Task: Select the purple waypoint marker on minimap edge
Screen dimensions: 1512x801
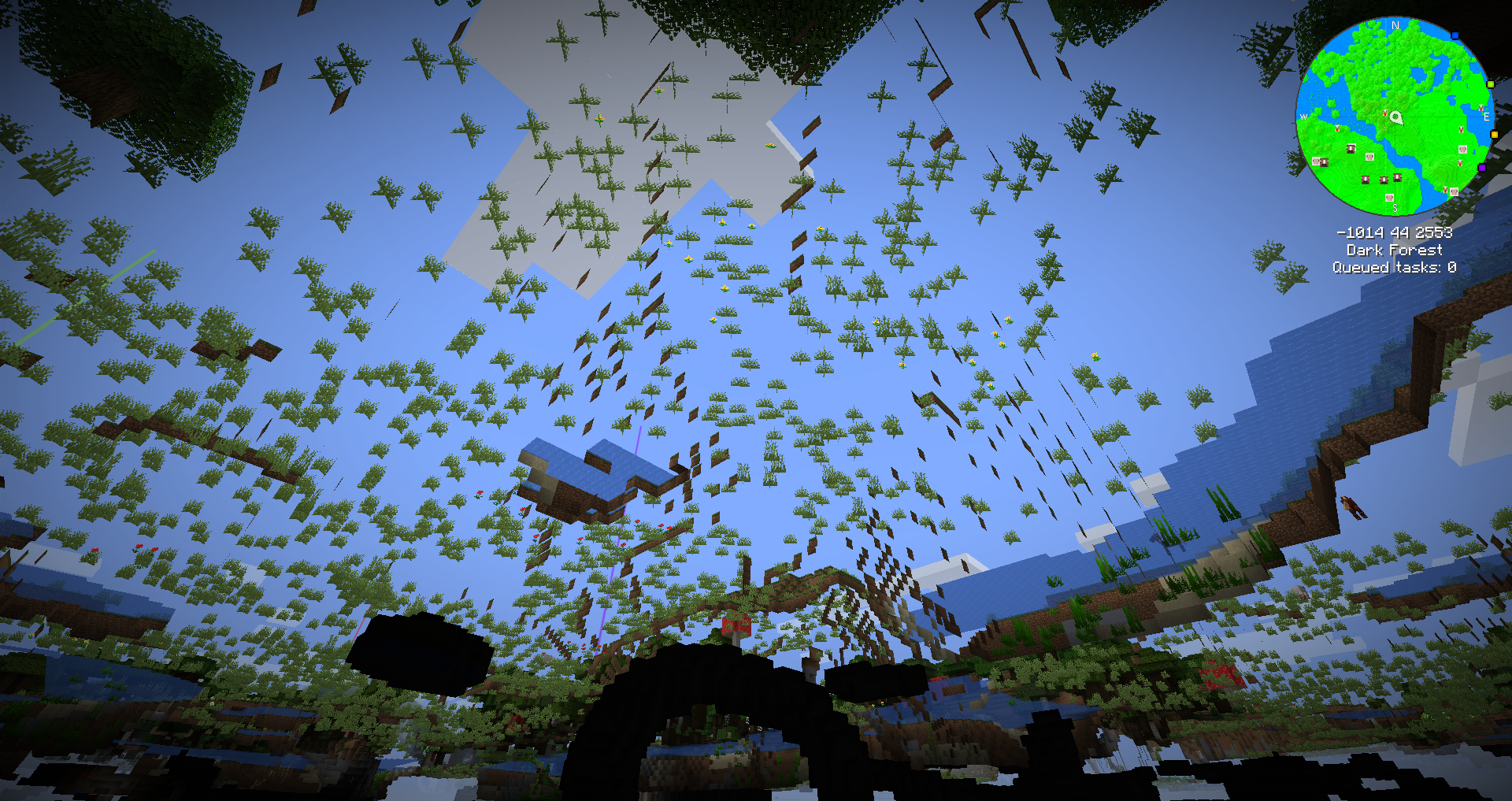Action: [x=1481, y=168]
